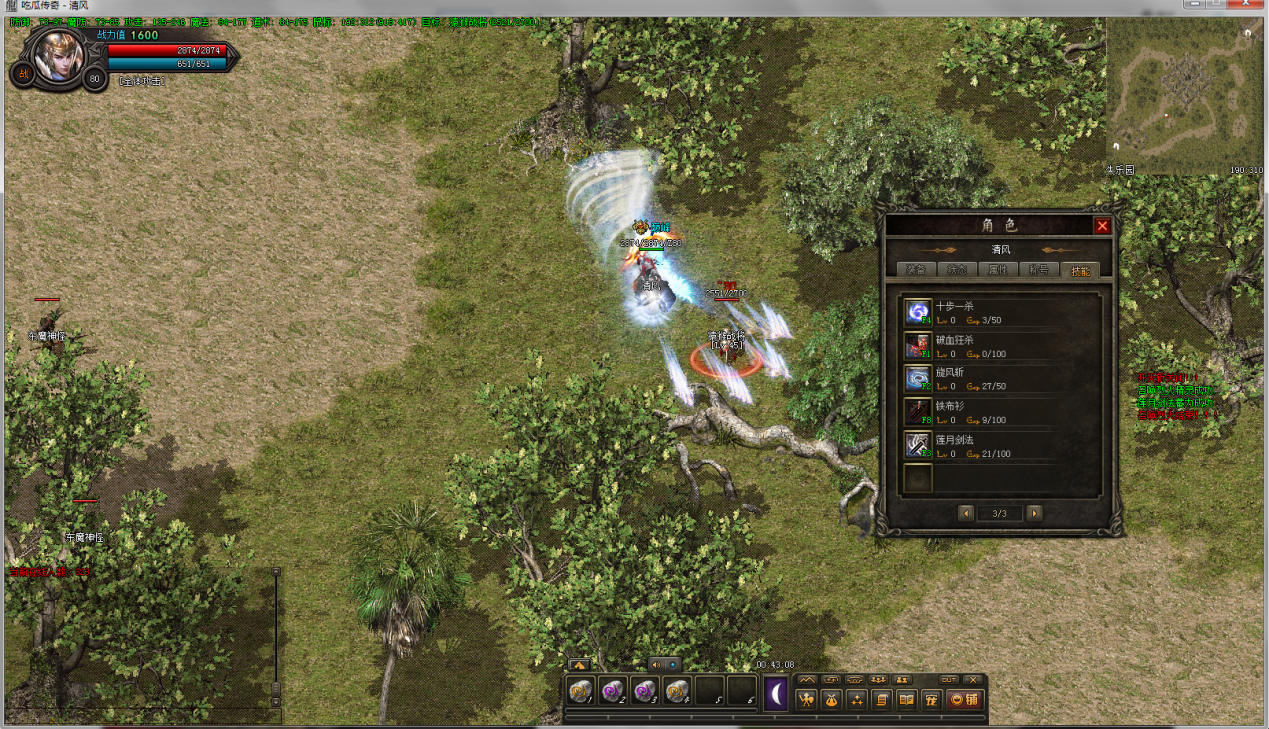1269x729 pixels.
Task: Go to the next skills page
Action: coord(1034,513)
